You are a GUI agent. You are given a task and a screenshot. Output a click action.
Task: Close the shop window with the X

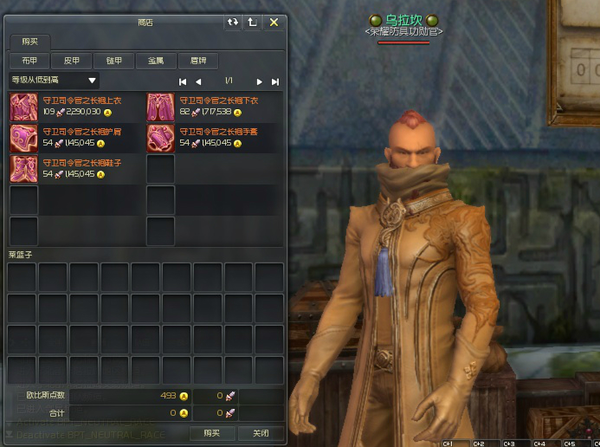coord(273,21)
